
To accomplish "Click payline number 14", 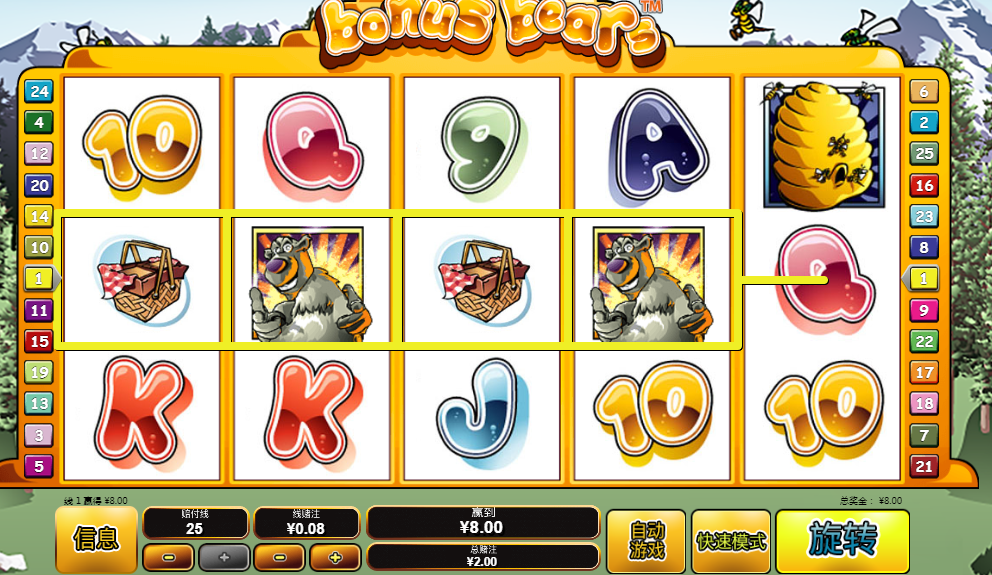I will 38,216.
